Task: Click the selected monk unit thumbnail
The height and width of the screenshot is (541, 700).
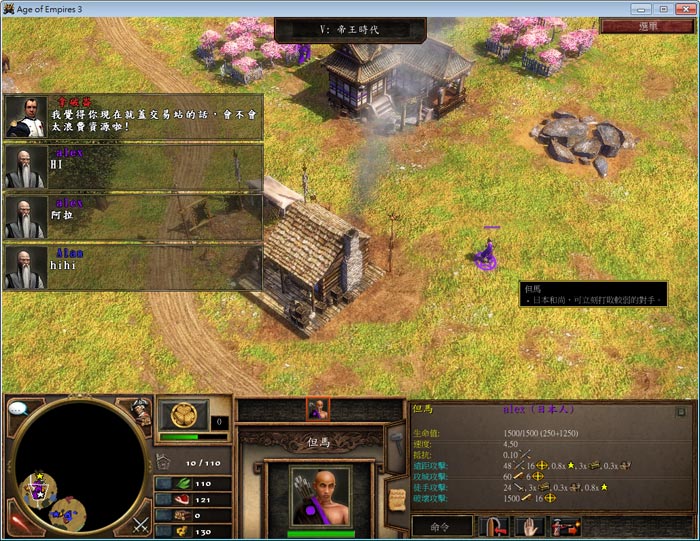Action: point(319,409)
